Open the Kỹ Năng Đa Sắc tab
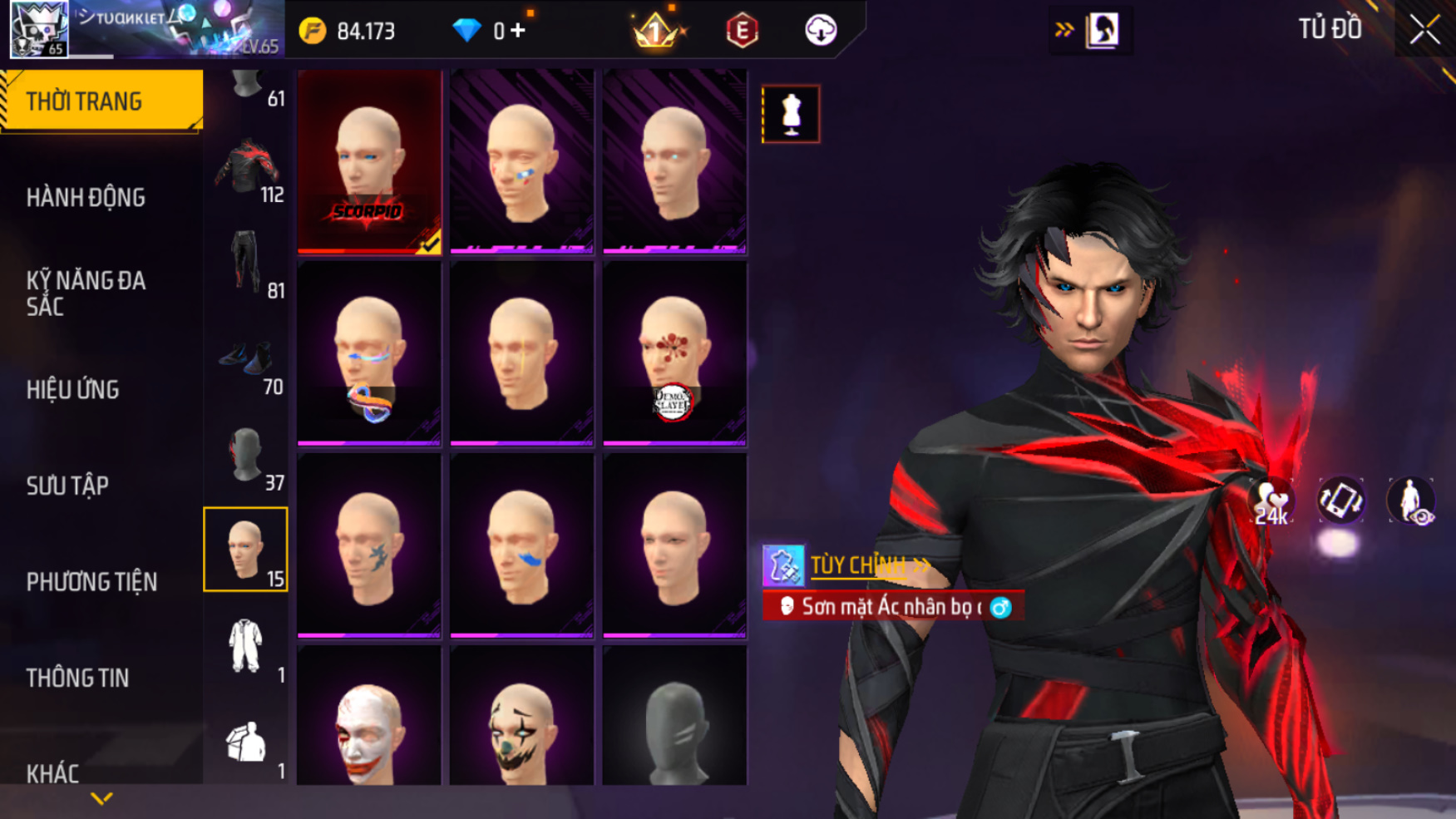The height and width of the screenshot is (819, 1456). [86, 294]
